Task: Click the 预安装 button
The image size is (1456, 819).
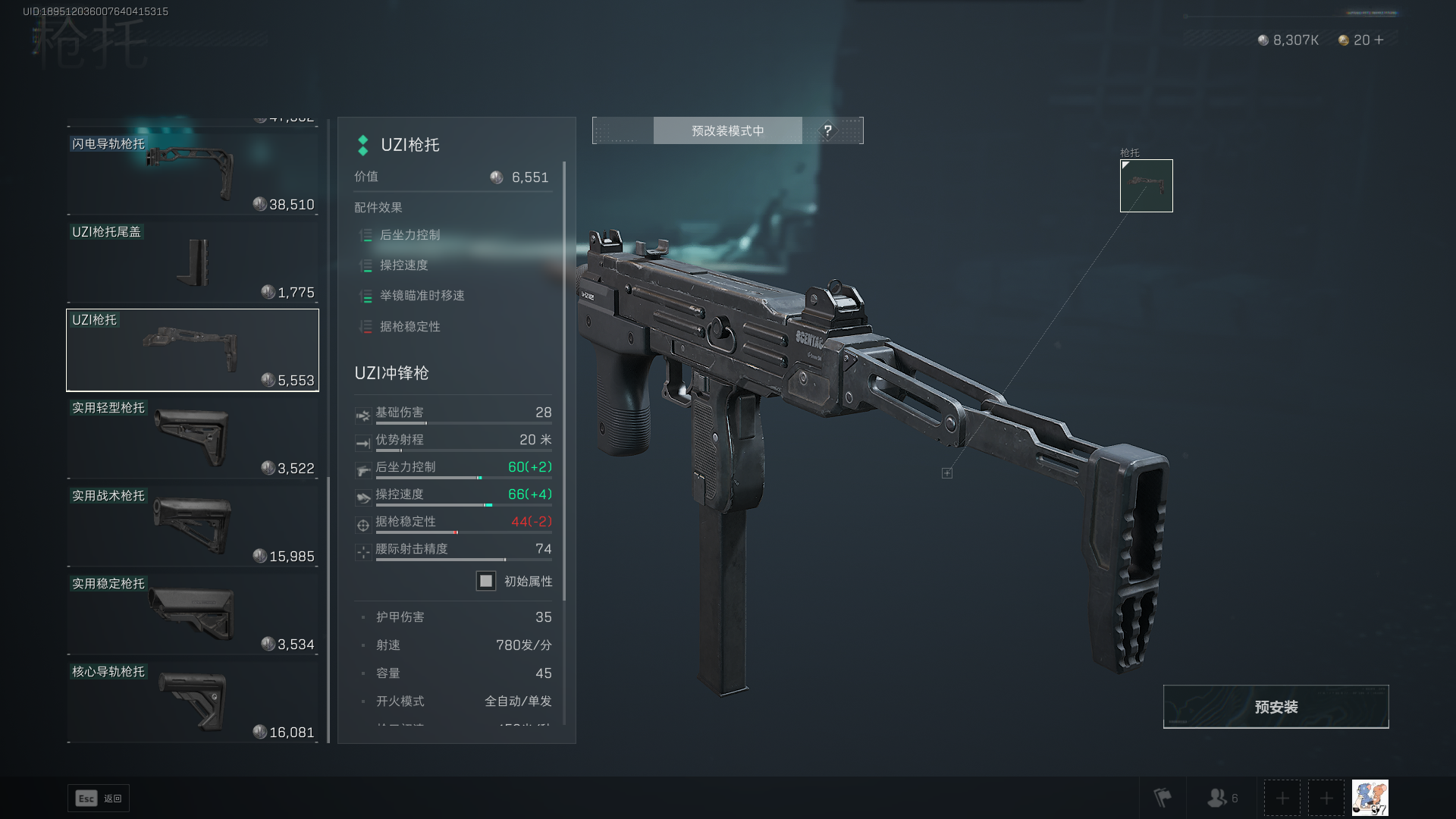Action: pyautogui.click(x=1276, y=707)
